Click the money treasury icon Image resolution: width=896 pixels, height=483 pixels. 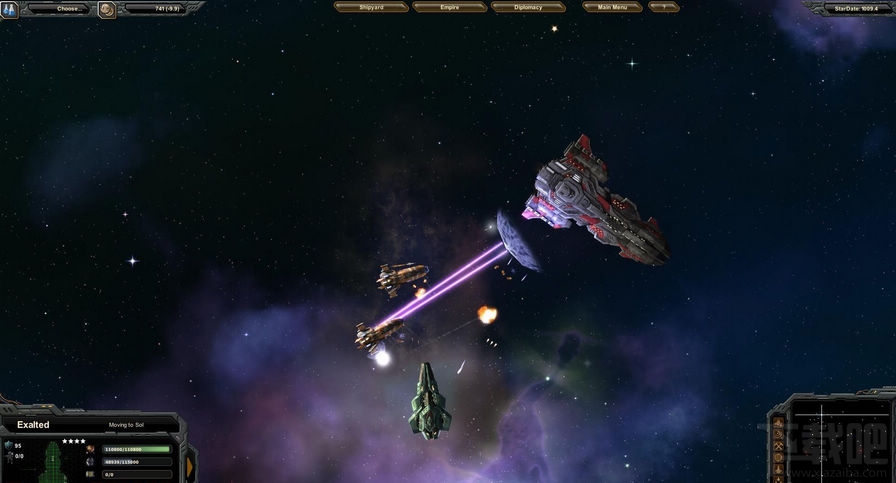(107, 10)
